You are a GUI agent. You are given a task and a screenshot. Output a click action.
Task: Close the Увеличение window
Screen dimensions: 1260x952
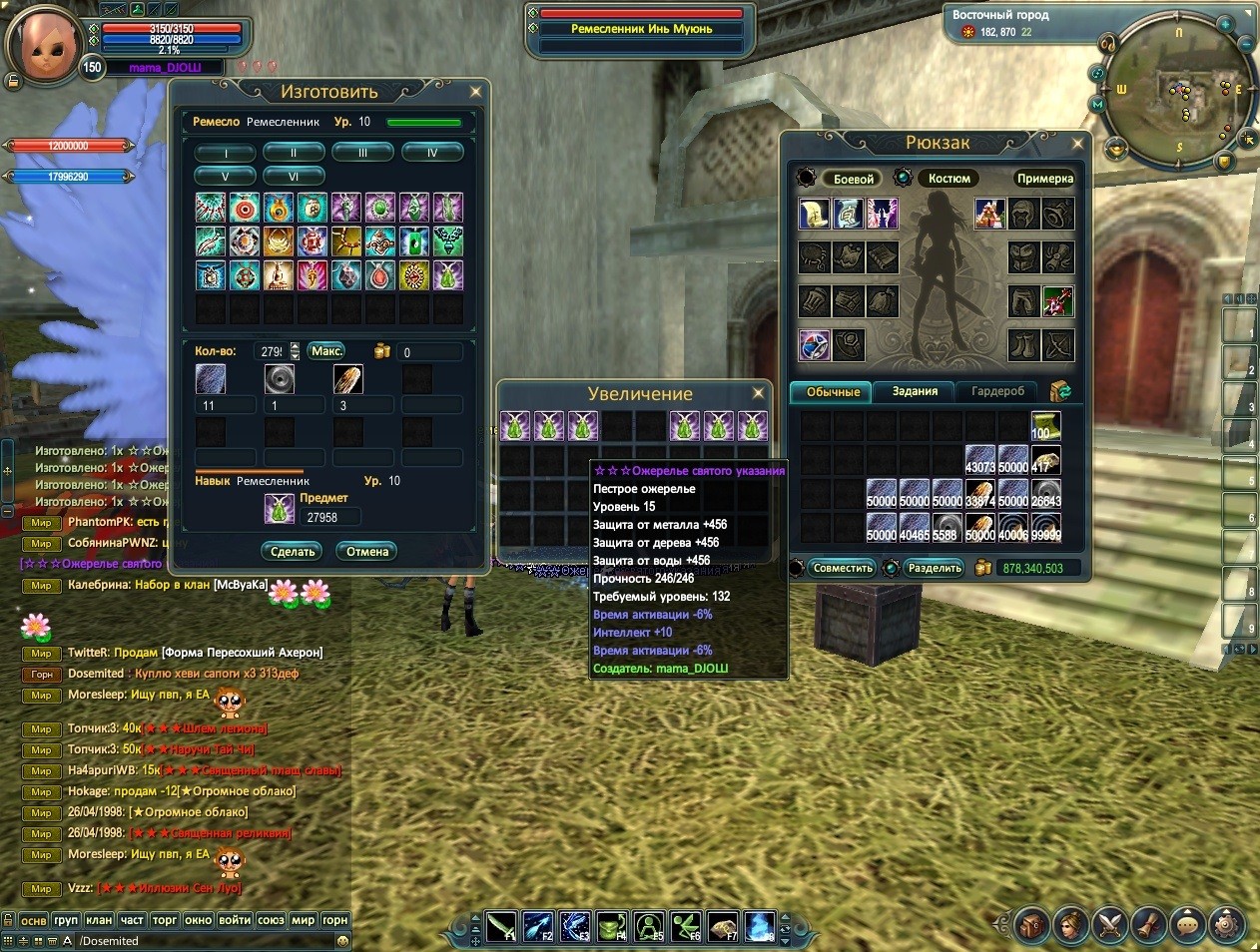[x=758, y=393]
